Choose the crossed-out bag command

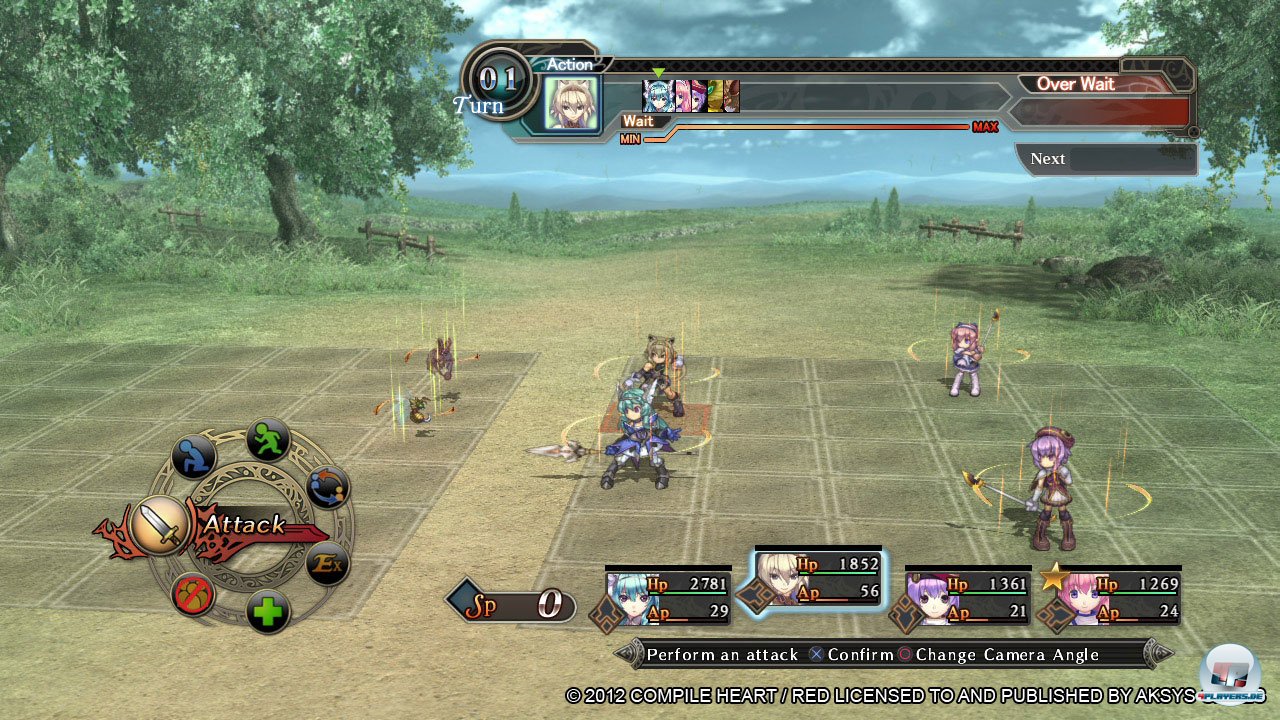tap(194, 595)
